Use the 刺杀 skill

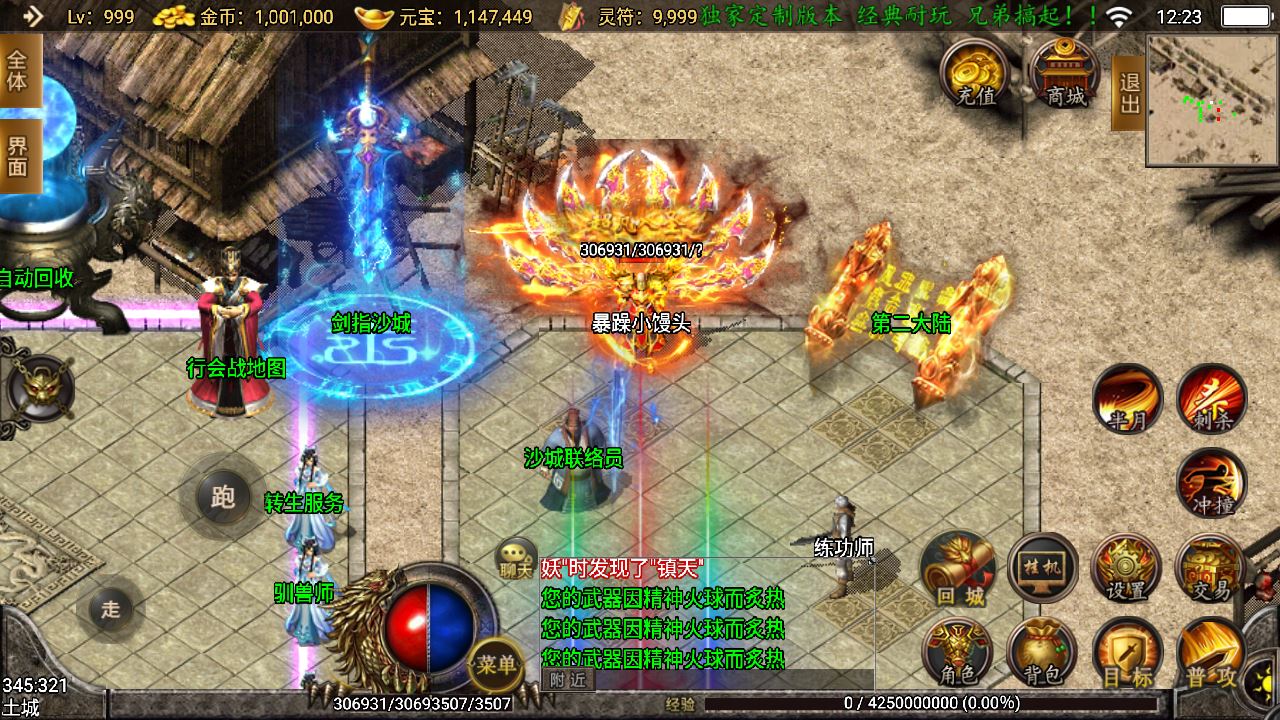(x=1212, y=399)
